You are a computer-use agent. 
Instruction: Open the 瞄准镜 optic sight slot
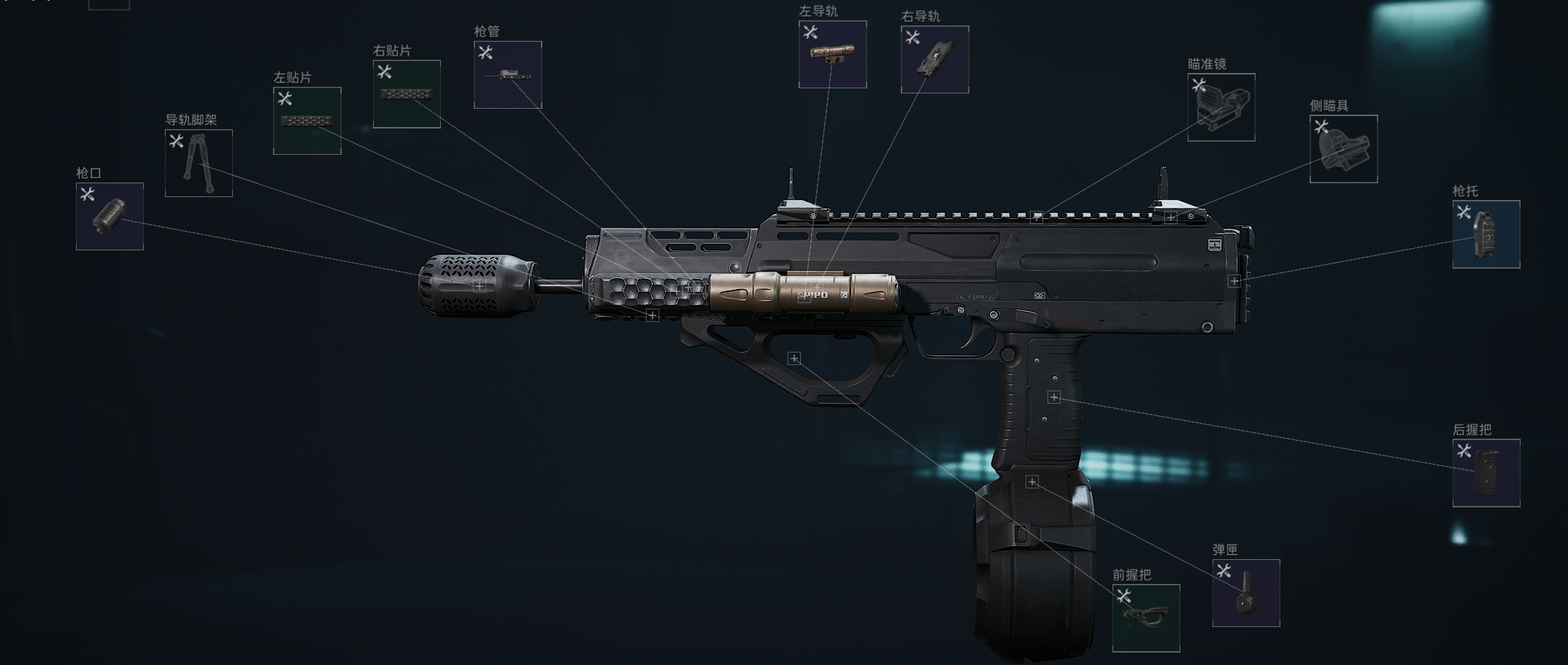(1221, 107)
